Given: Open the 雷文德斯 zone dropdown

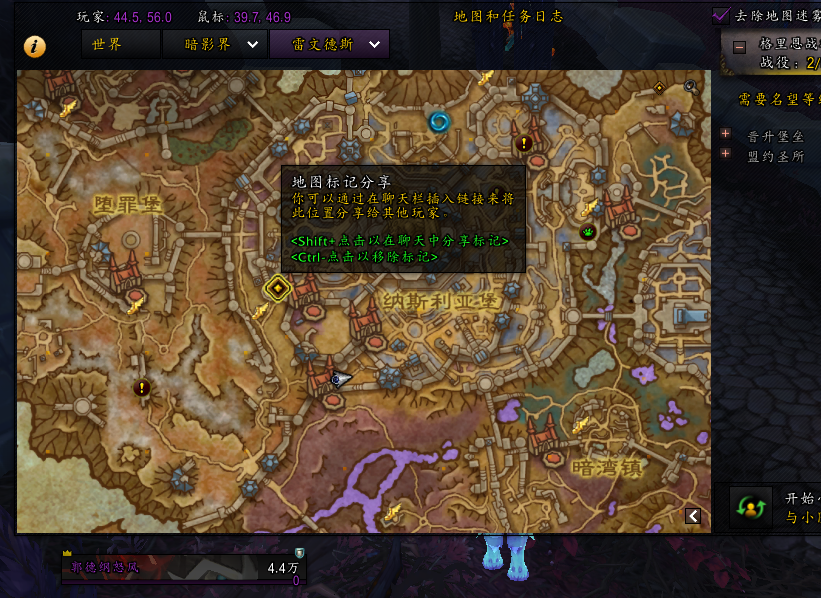Looking at the screenshot, I should tap(375, 44).
